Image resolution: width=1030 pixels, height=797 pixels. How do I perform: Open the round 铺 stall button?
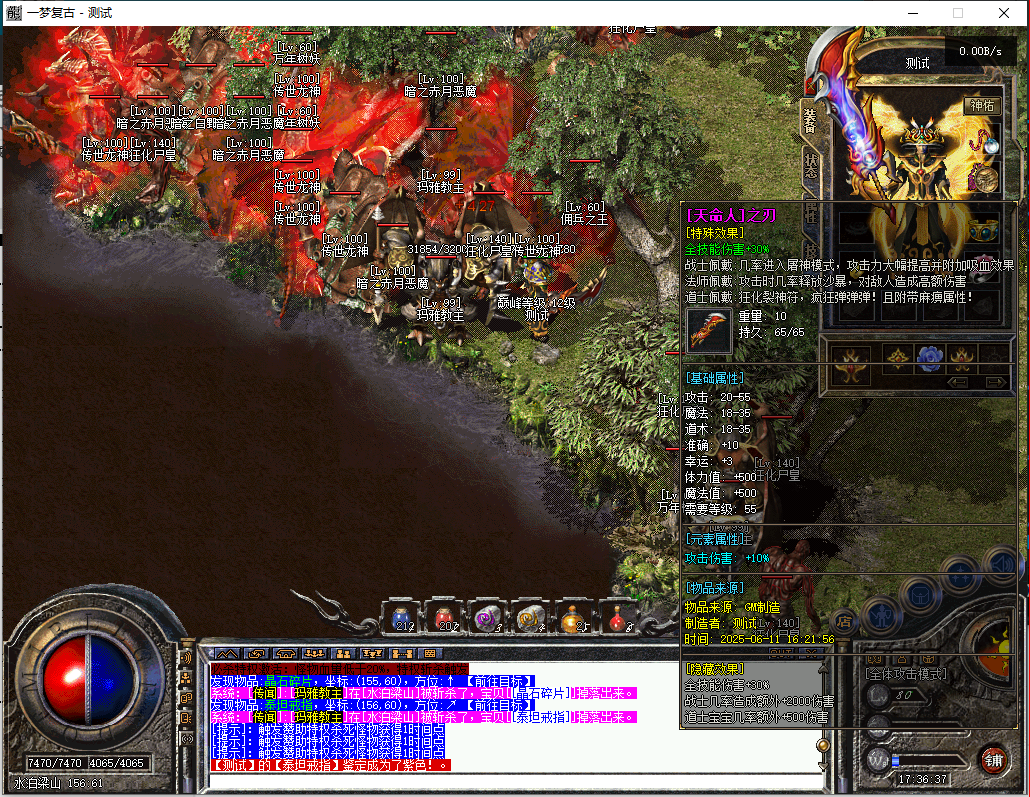click(x=992, y=759)
